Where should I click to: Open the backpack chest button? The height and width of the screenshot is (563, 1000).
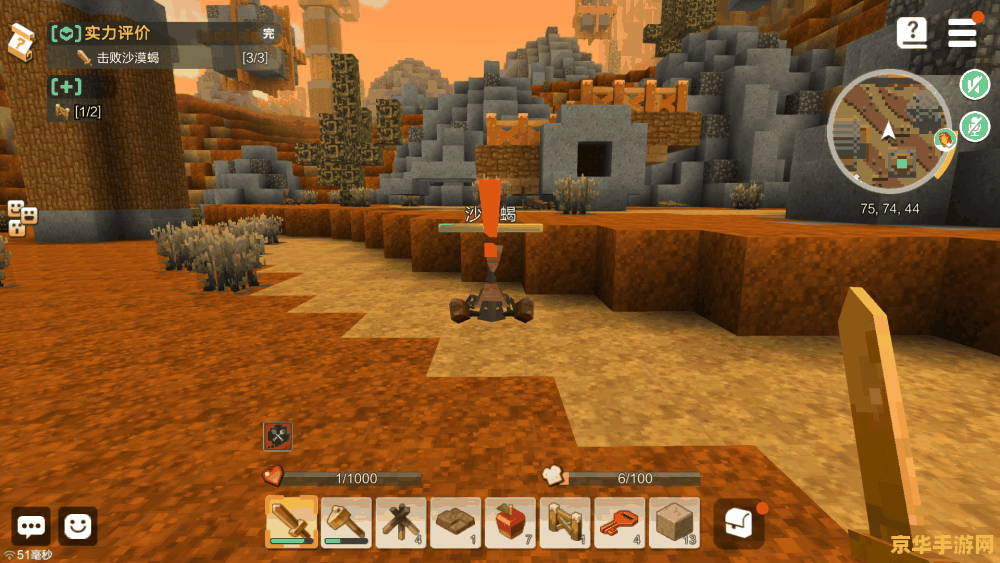pyautogui.click(x=739, y=523)
